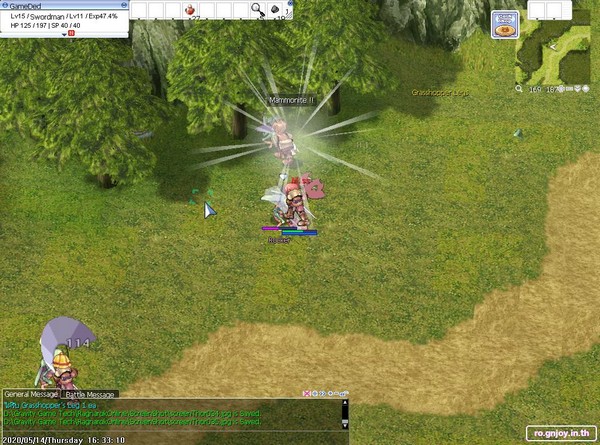Click the red N notification badge
The height and width of the screenshot is (445, 600).
pyautogui.click(x=72, y=34)
